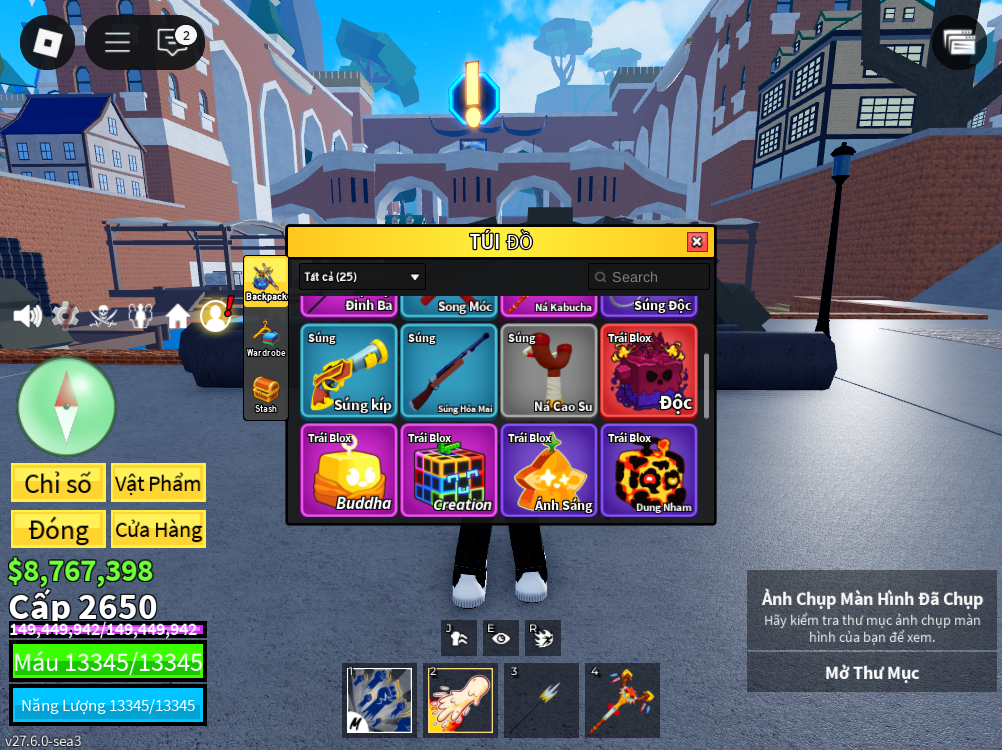Choose the Creation blox fruit
Viewport: 1002px width, 750px height.
[449, 470]
